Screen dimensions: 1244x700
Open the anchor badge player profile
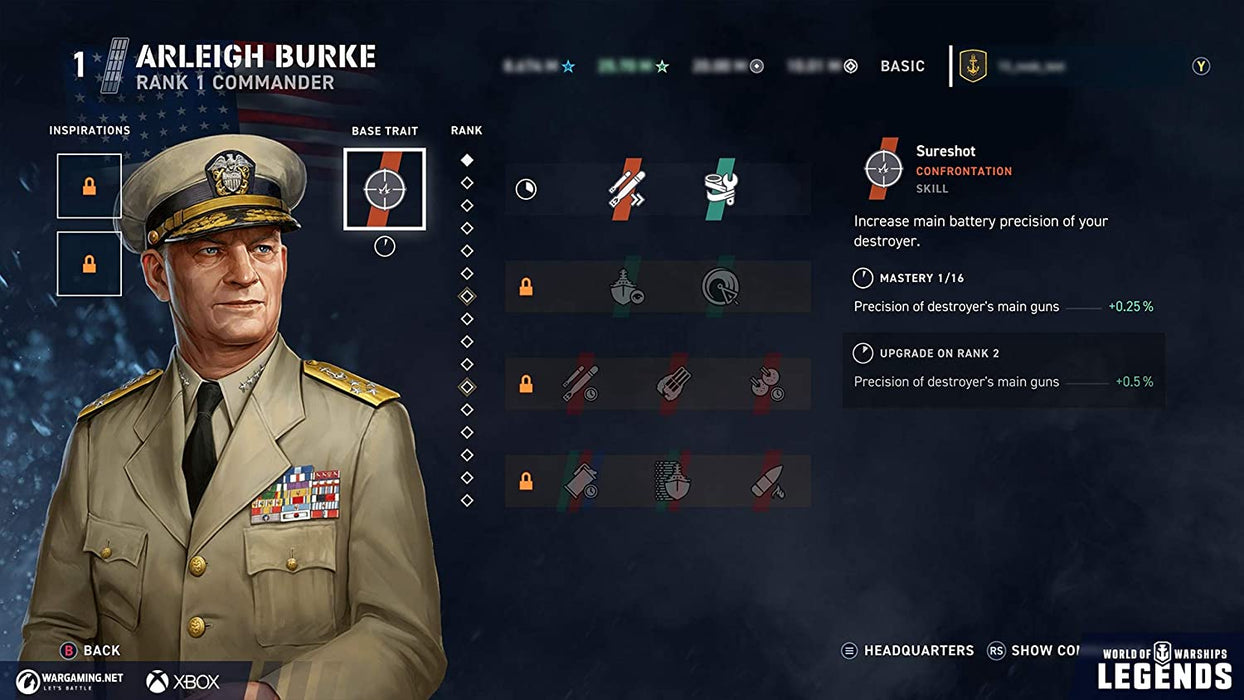[972, 66]
